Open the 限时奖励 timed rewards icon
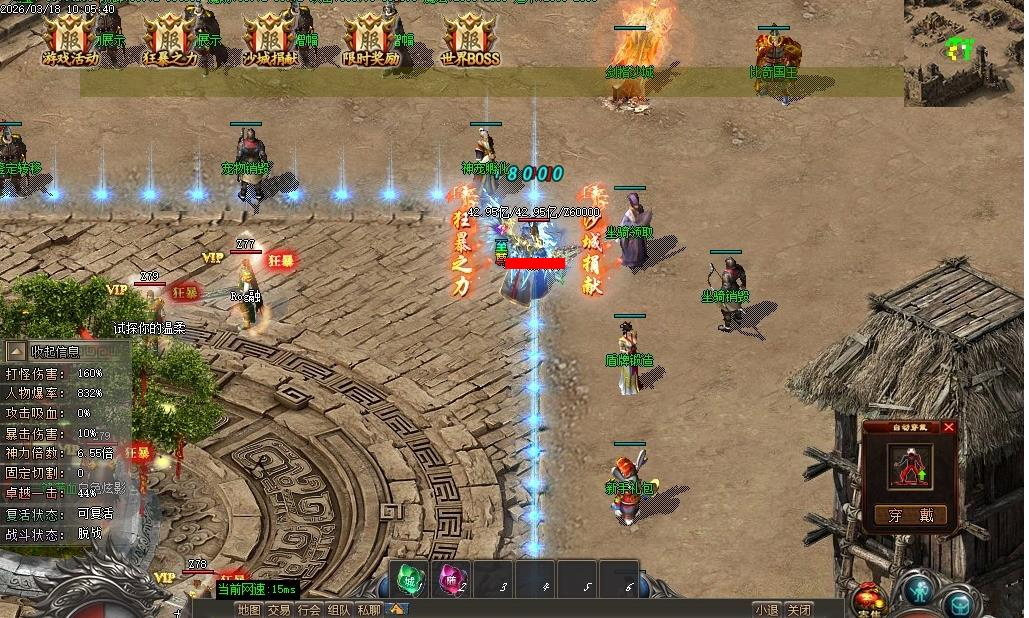This screenshot has height=618, width=1029. [370, 41]
